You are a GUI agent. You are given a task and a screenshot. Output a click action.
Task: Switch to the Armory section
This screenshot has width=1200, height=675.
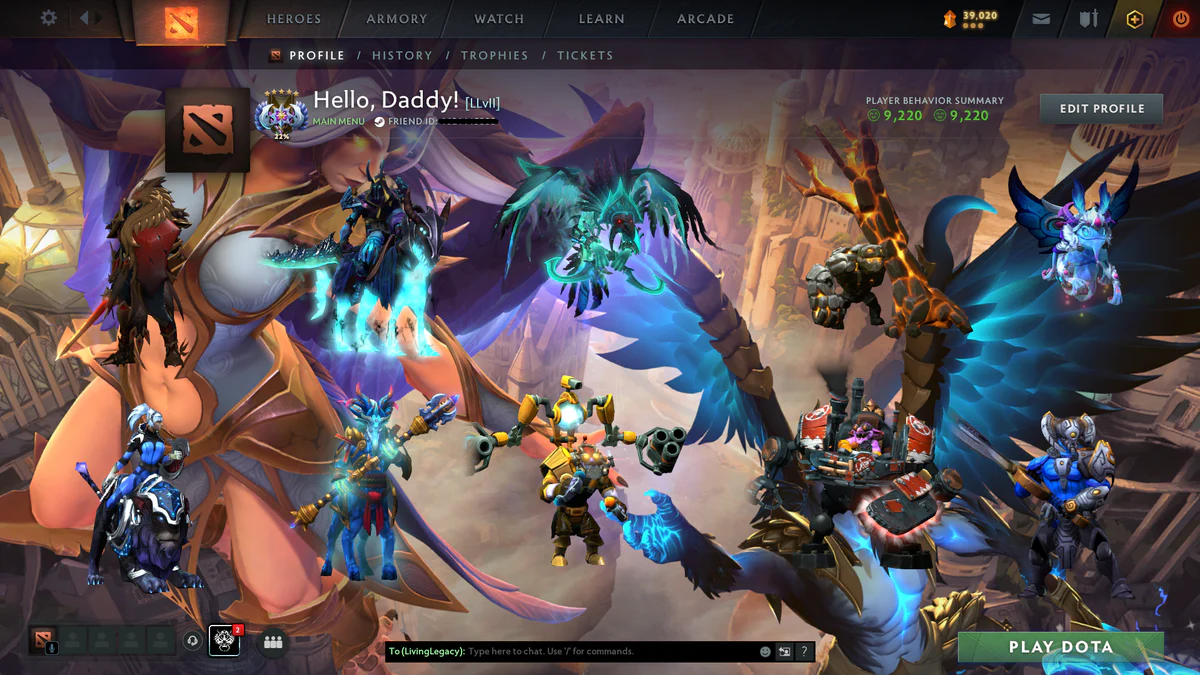pyautogui.click(x=397, y=19)
